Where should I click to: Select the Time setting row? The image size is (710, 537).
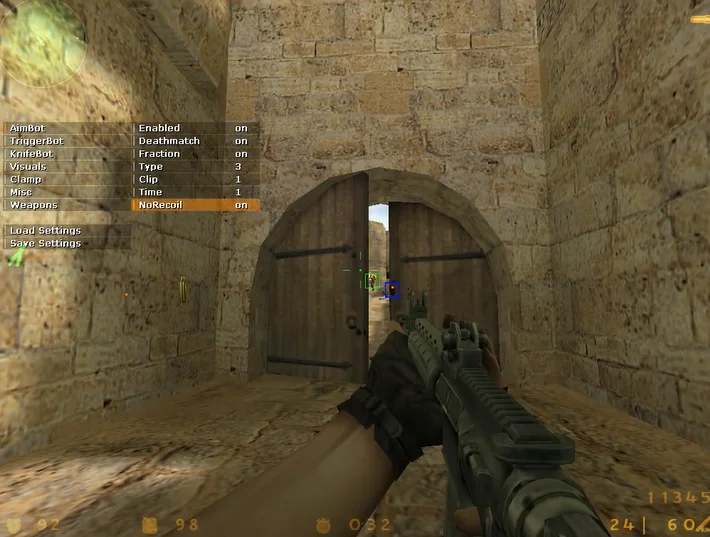pyautogui.click(x=195, y=192)
